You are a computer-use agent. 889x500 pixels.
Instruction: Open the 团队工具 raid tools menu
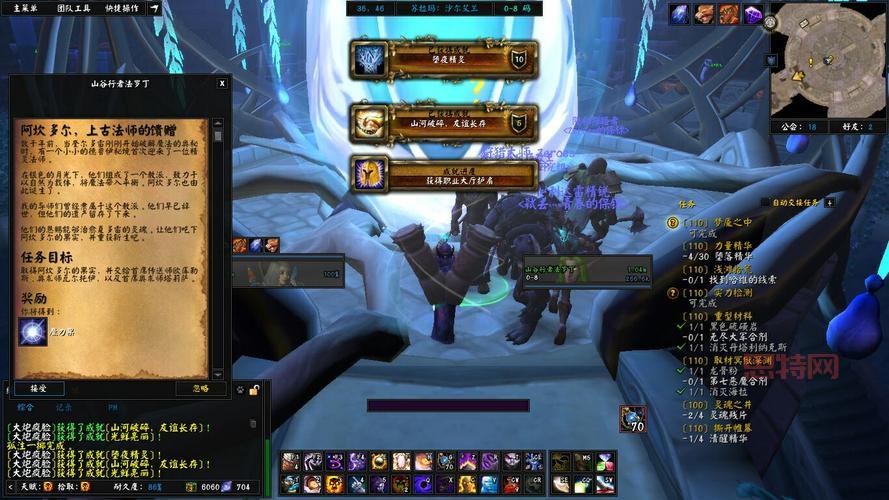(x=73, y=8)
